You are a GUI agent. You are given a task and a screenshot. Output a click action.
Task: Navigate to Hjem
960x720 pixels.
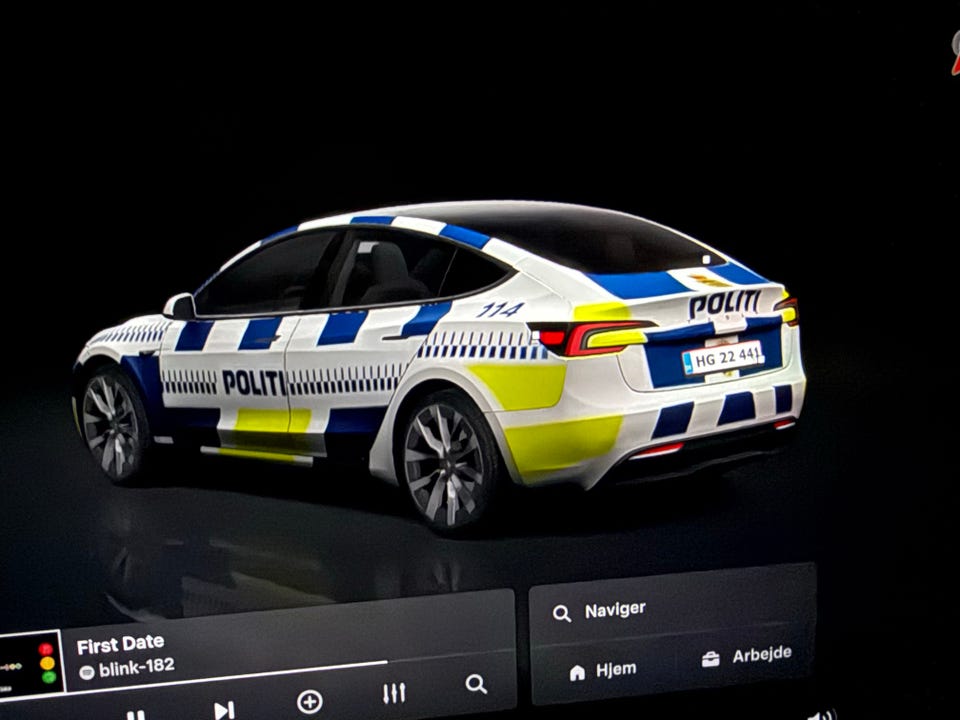[605, 671]
